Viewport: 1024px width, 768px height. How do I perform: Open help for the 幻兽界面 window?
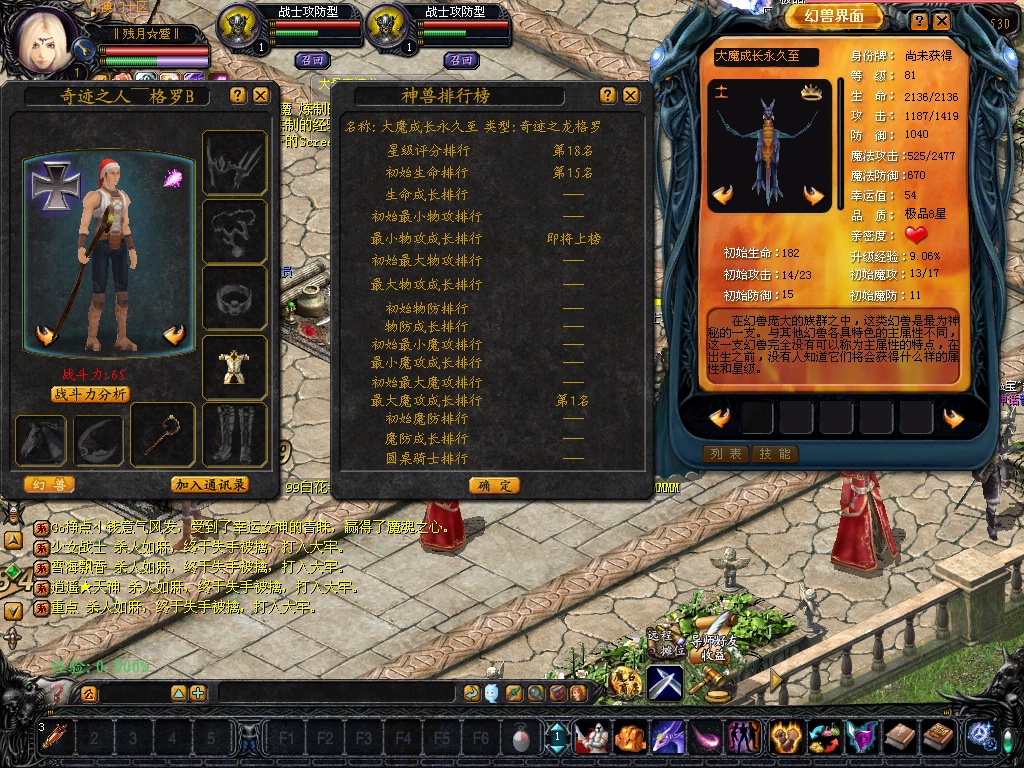click(918, 19)
